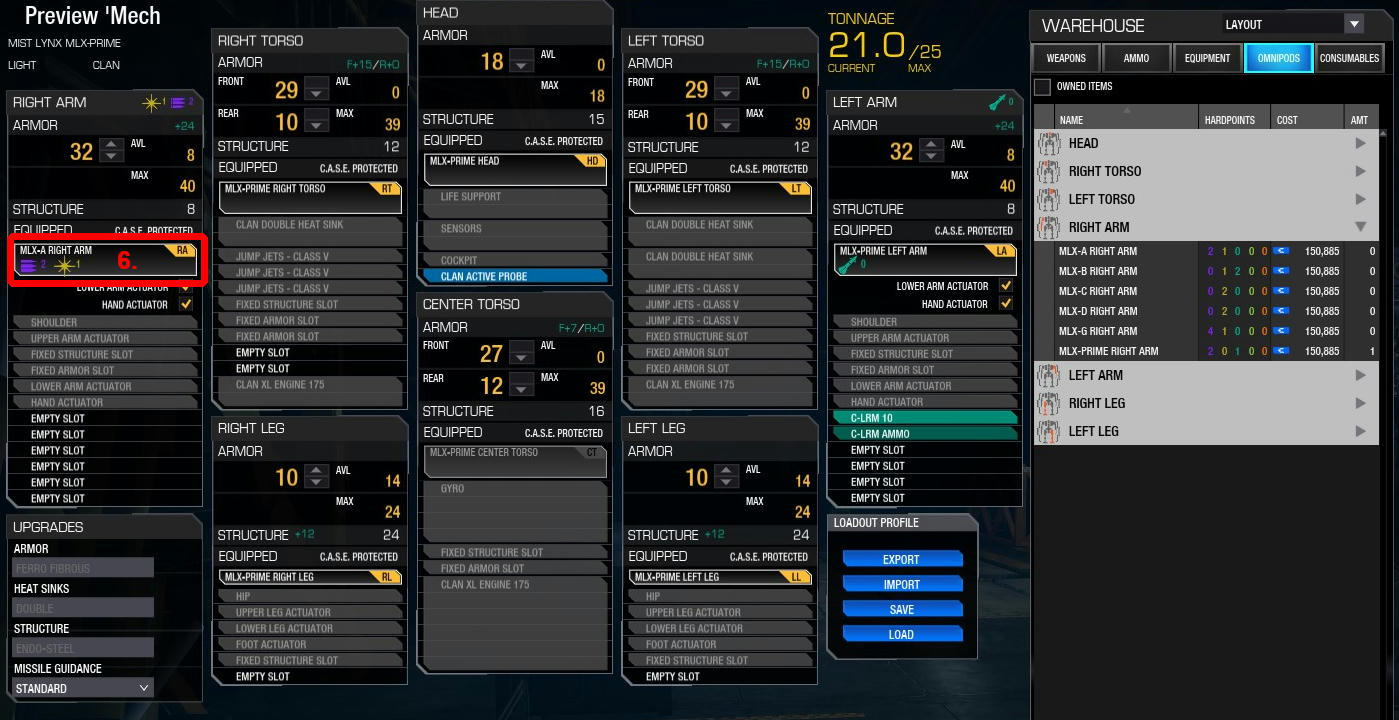Open the Ammo warehouse tab
This screenshot has height=720, width=1399.
pos(1136,58)
